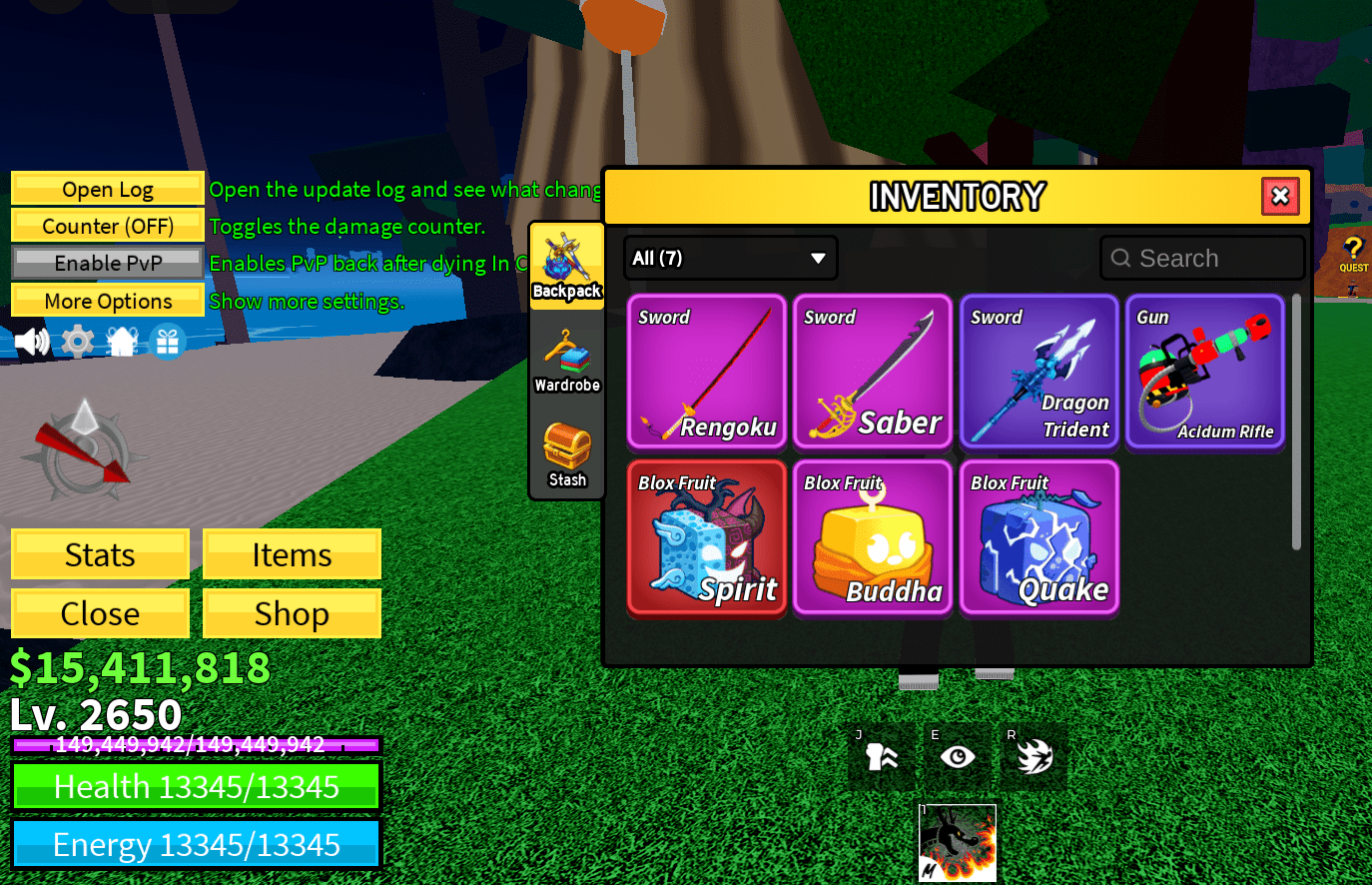Open the Stats menu
This screenshot has width=1372, height=885.
click(100, 553)
